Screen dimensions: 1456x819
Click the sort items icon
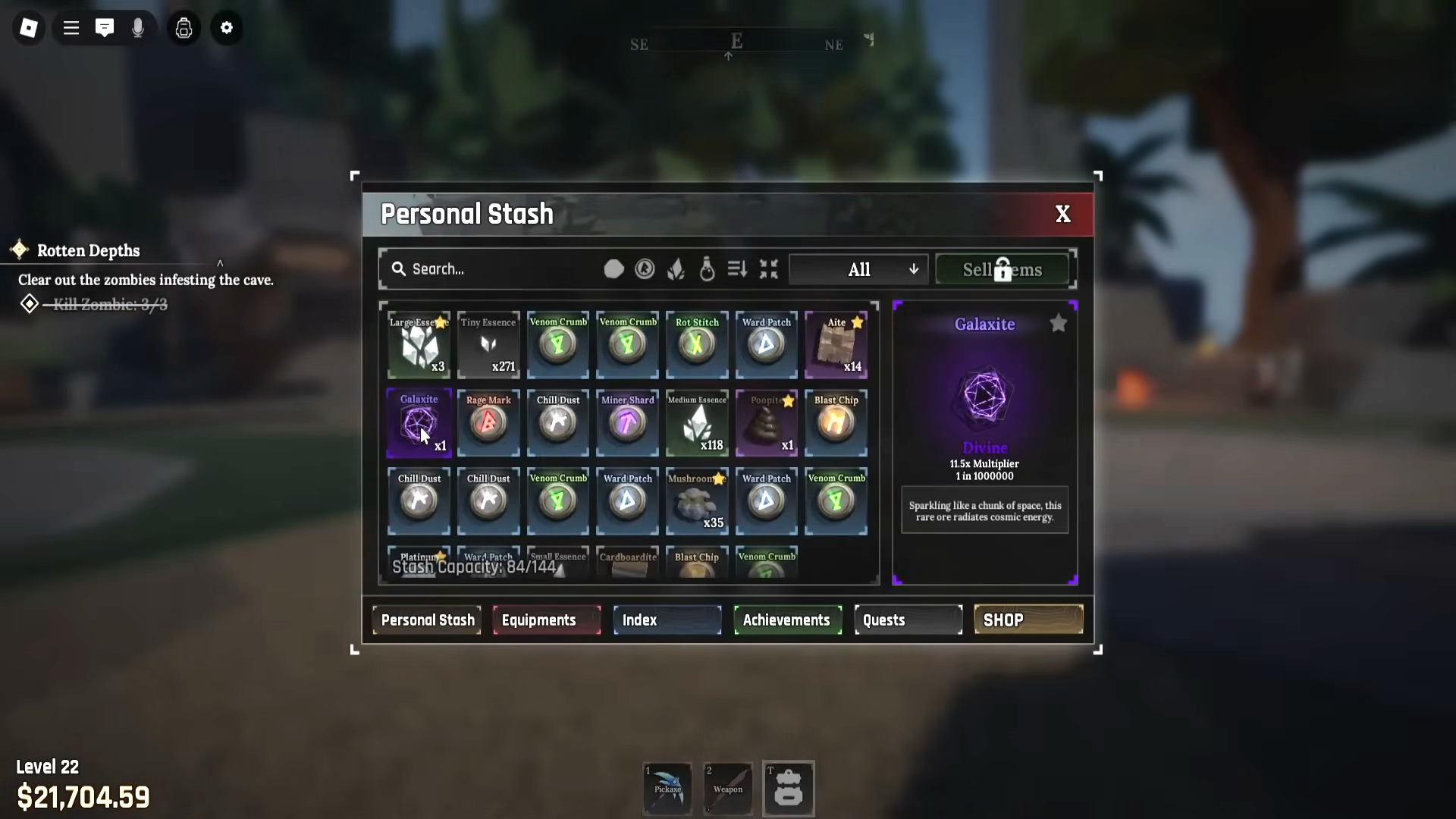pos(736,269)
